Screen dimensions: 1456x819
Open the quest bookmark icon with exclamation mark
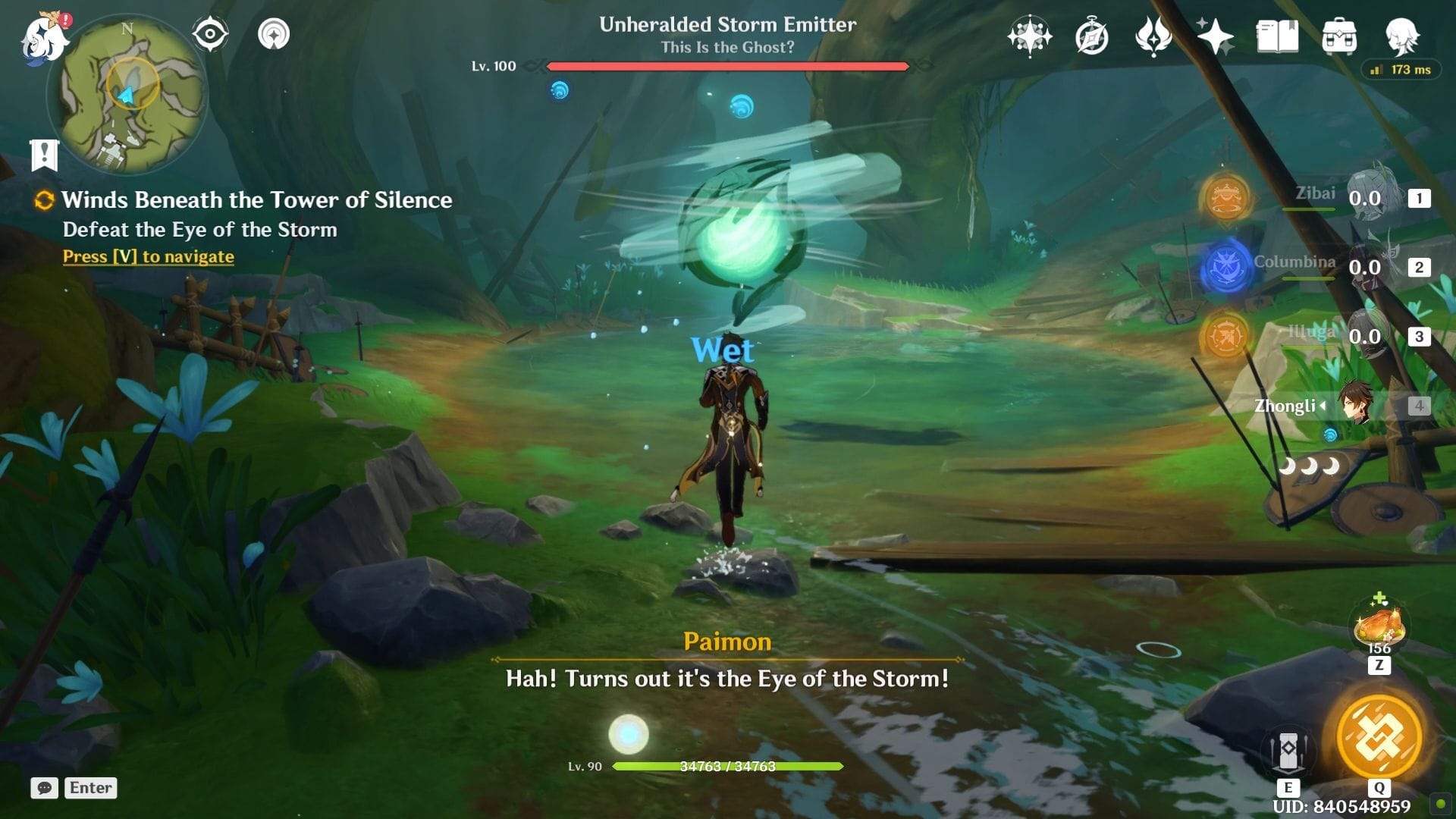(x=45, y=155)
